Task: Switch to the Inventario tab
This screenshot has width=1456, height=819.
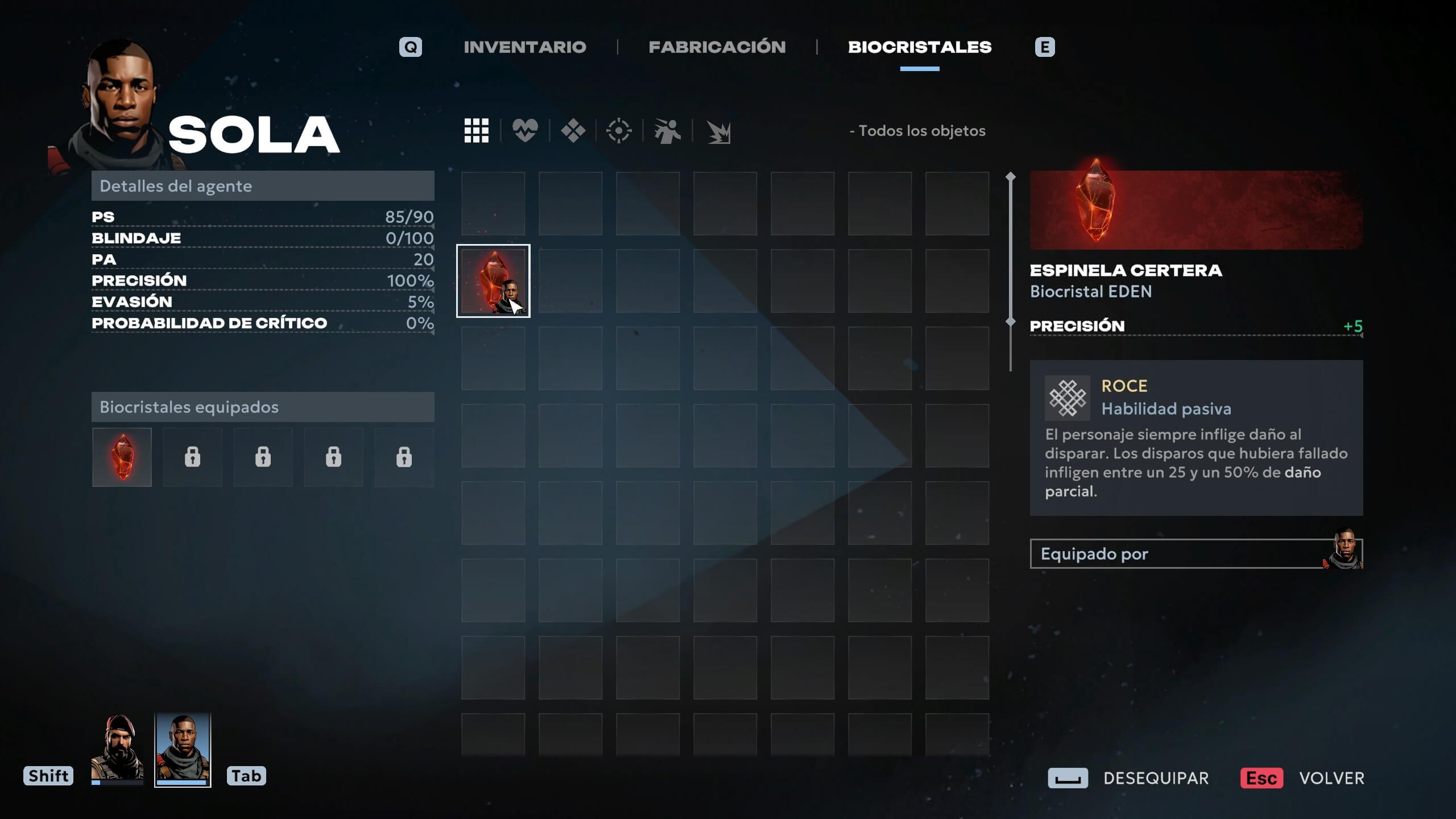Action: (x=524, y=47)
